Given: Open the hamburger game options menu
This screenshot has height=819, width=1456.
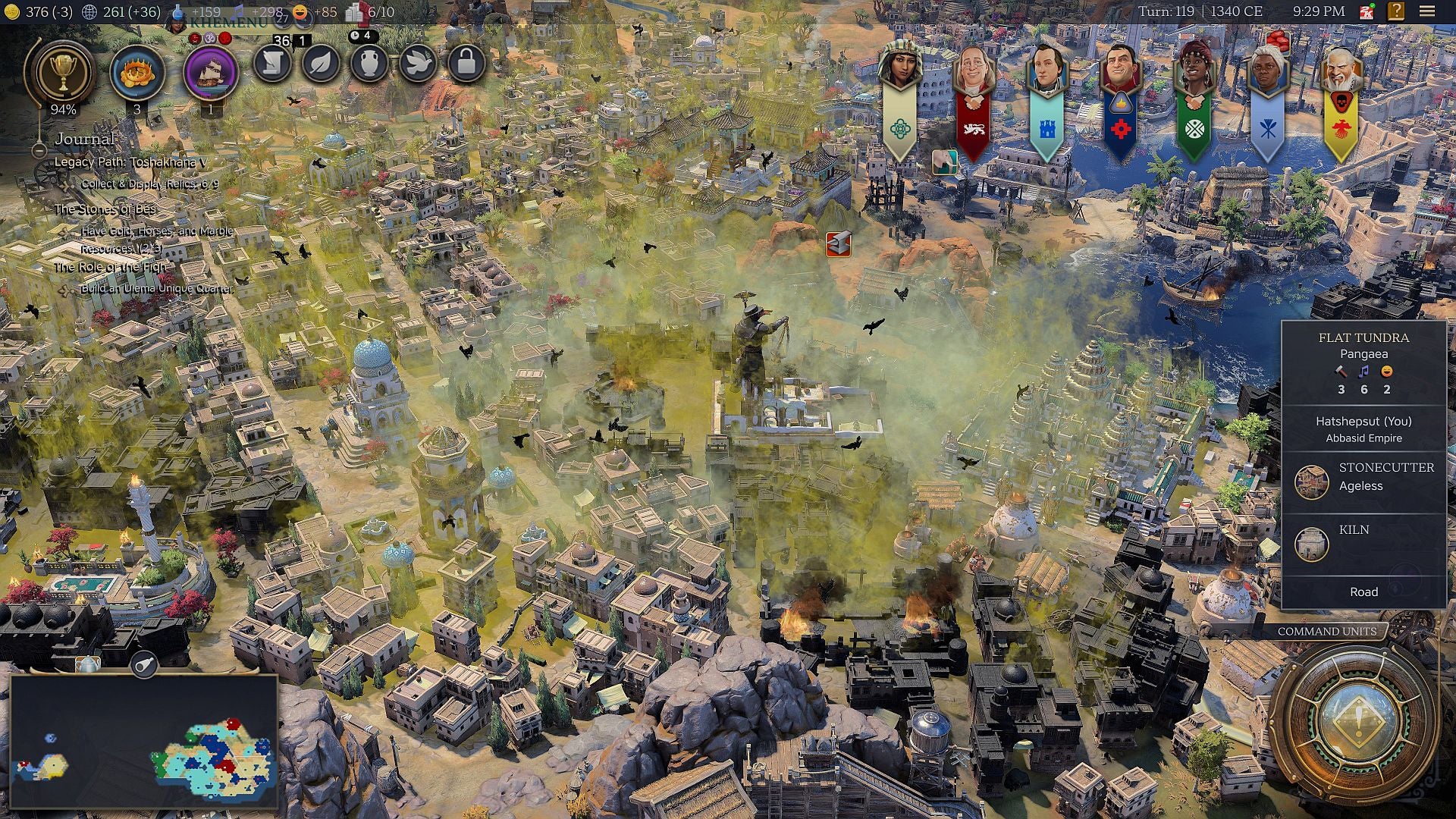Looking at the screenshot, I should click(1426, 11).
